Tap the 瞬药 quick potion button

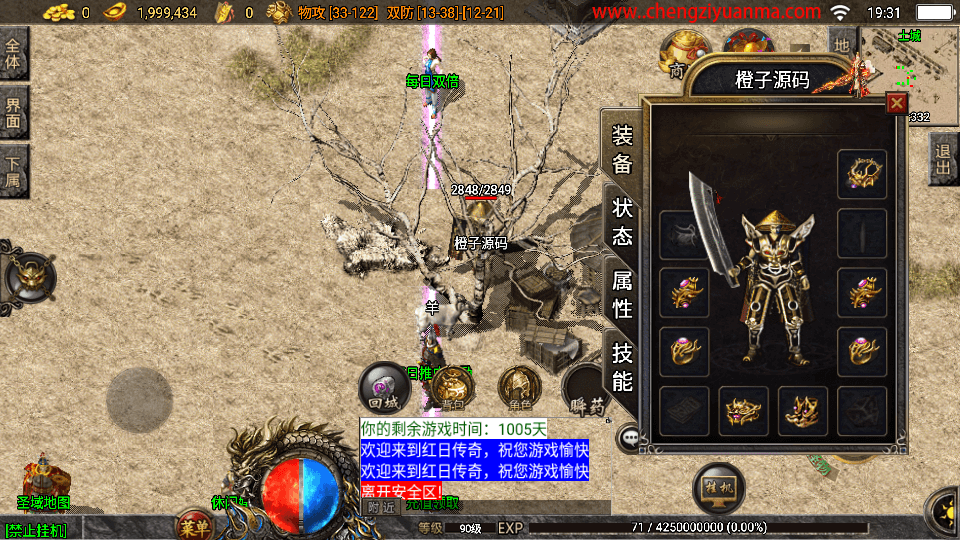tap(586, 389)
